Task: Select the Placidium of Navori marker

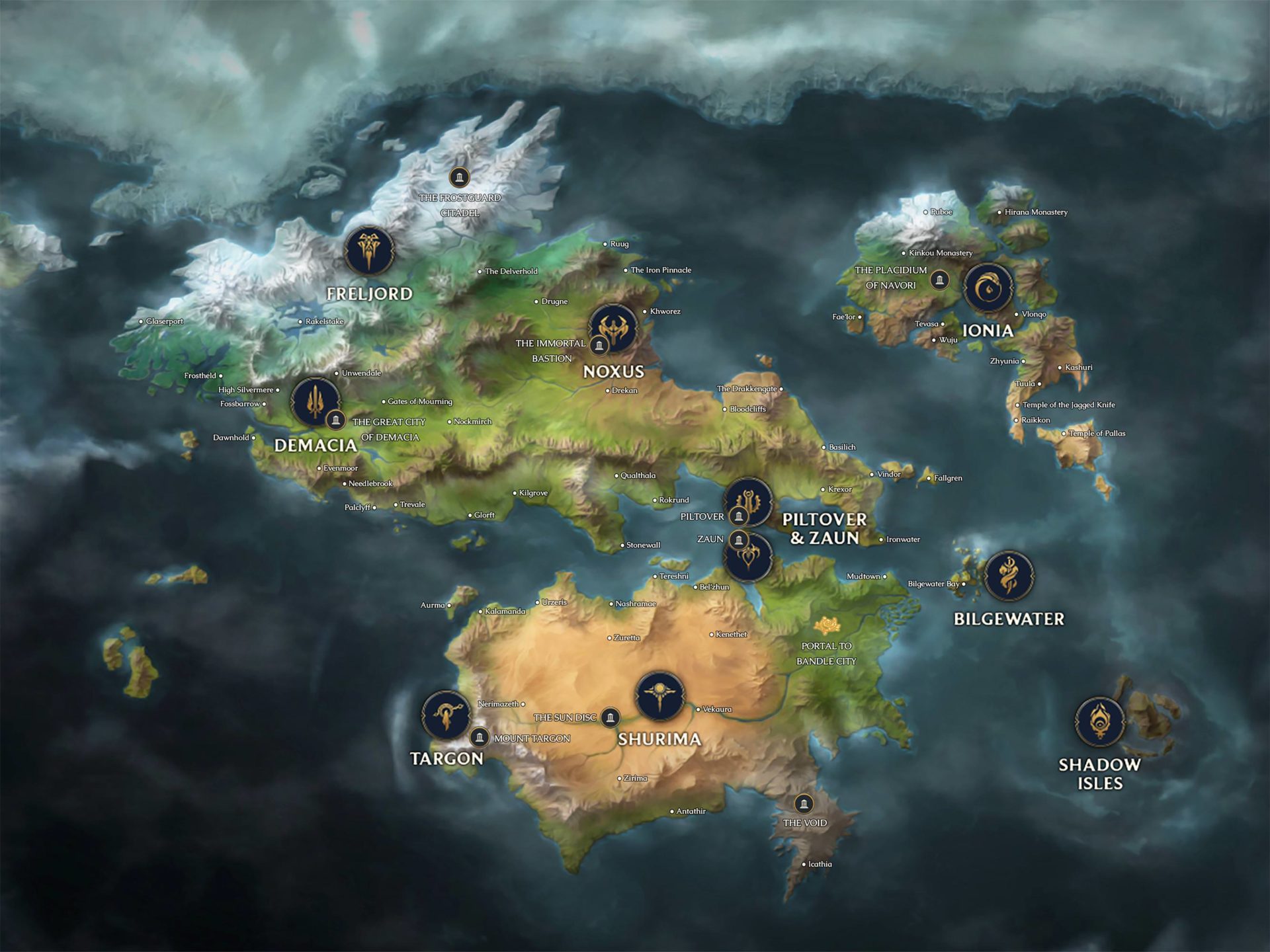Action: pos(939,280)
